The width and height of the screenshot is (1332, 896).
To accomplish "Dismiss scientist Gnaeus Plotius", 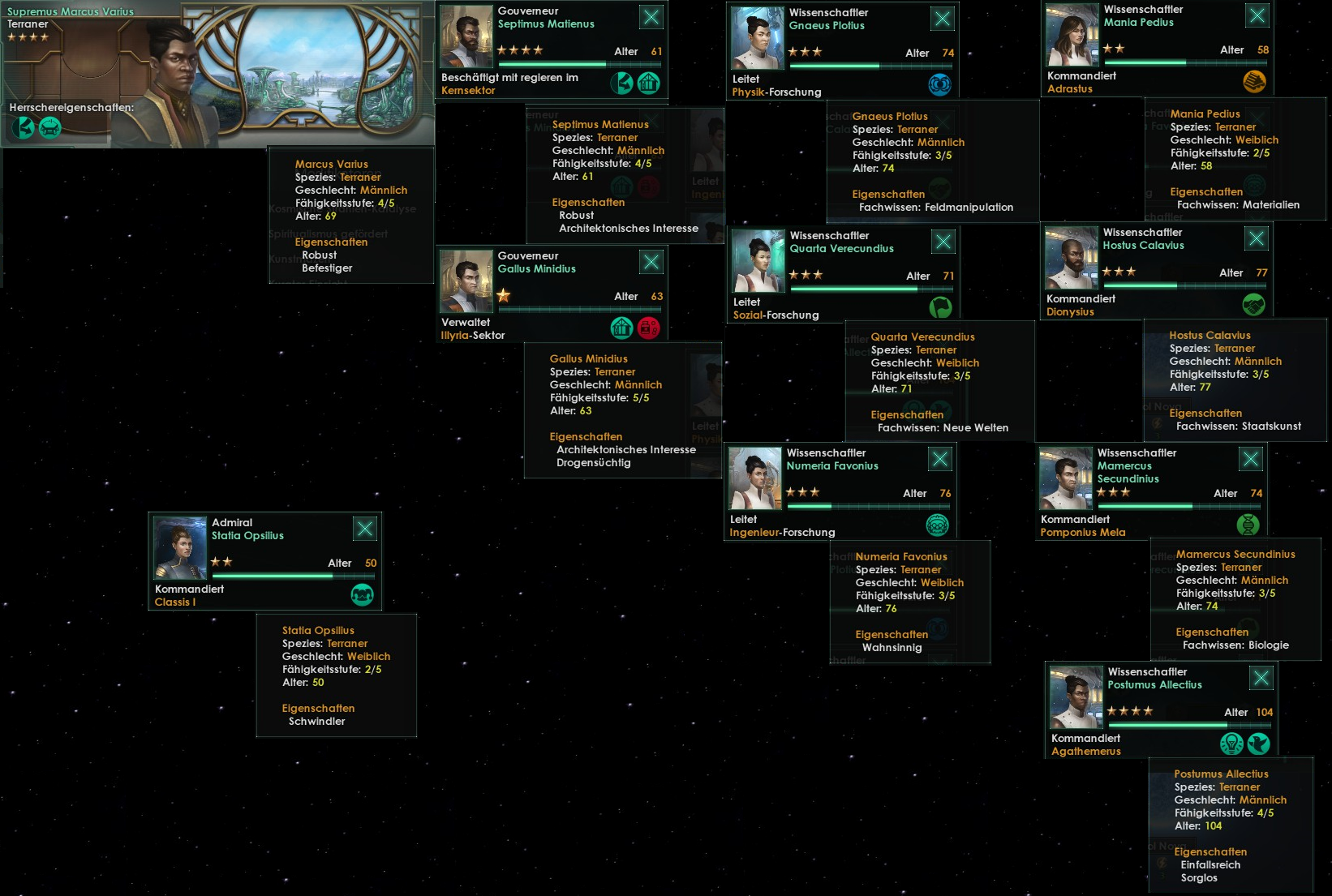I will coord(942,19).
